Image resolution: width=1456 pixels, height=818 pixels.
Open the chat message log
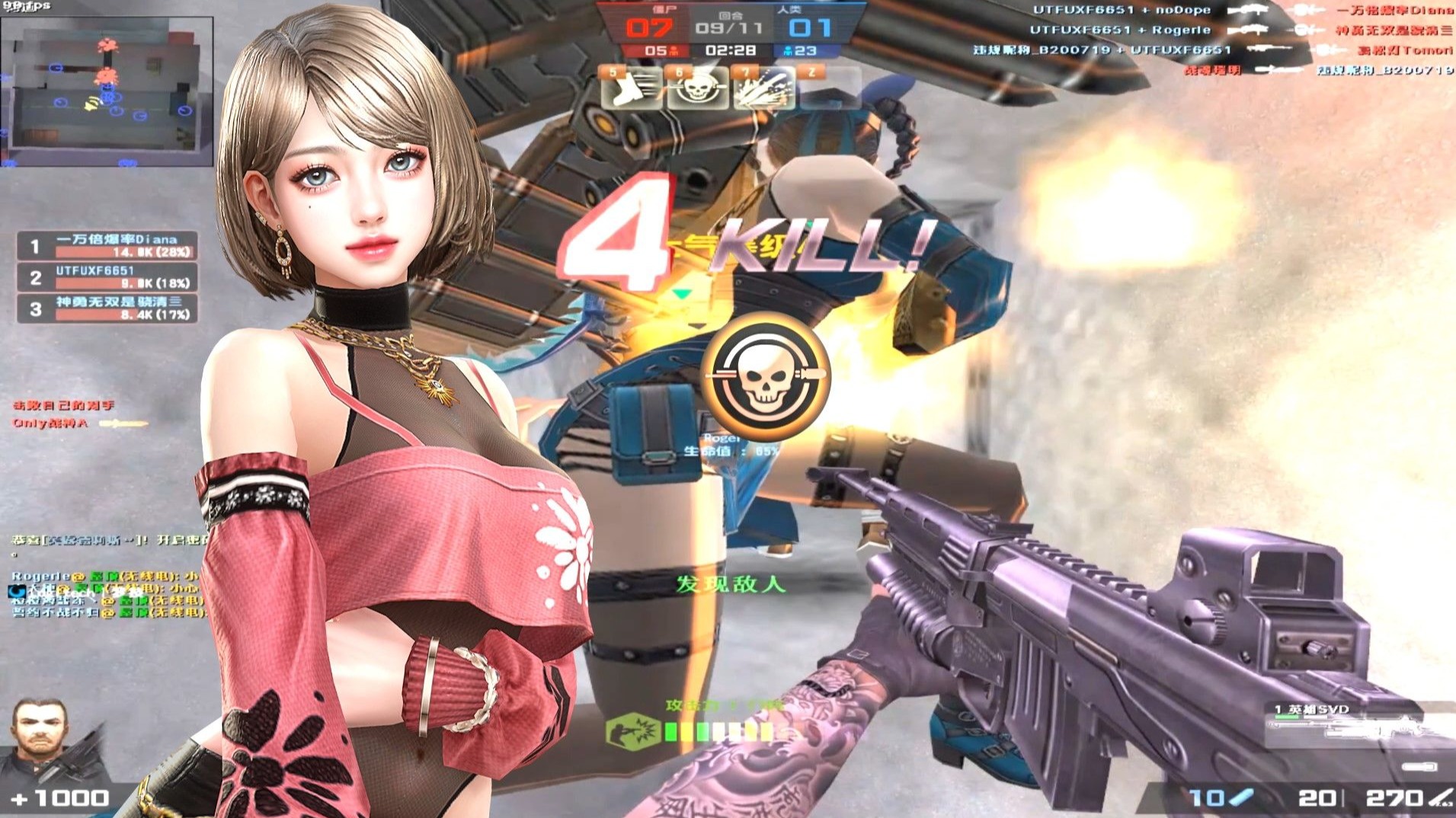[x=107, y=586]
